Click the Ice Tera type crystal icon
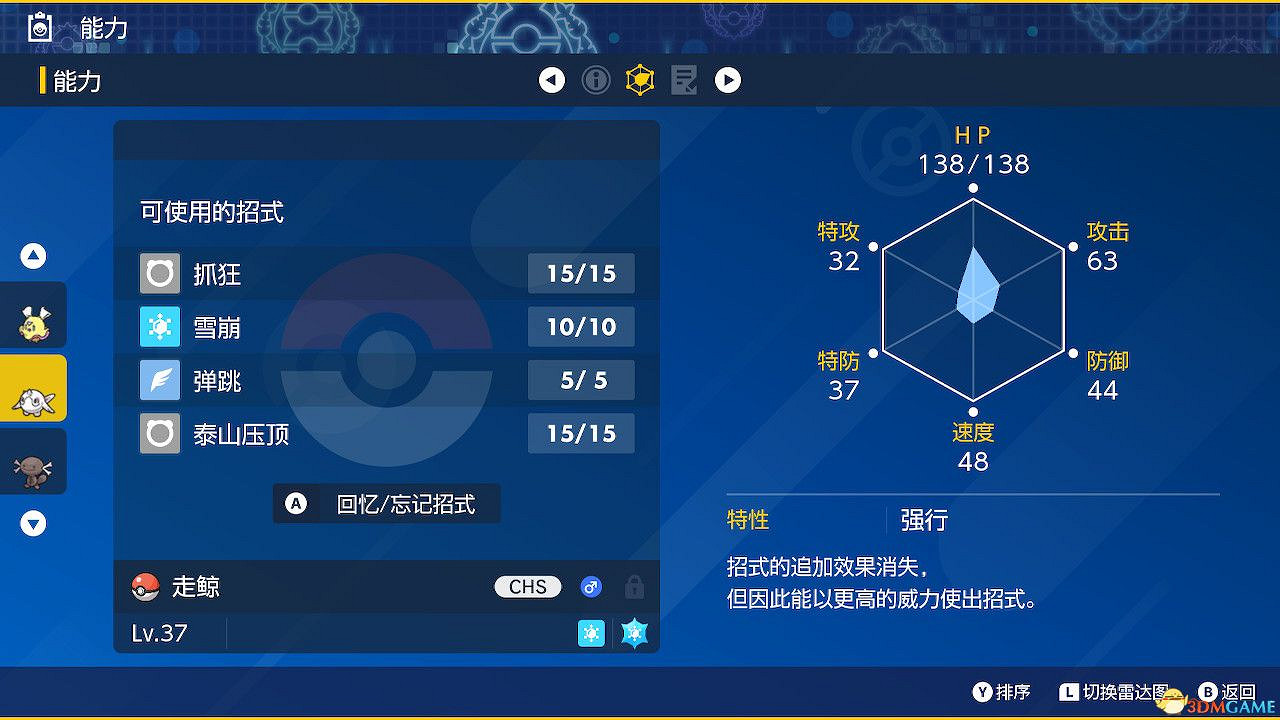1280x720 pixels. pos(634,632)
